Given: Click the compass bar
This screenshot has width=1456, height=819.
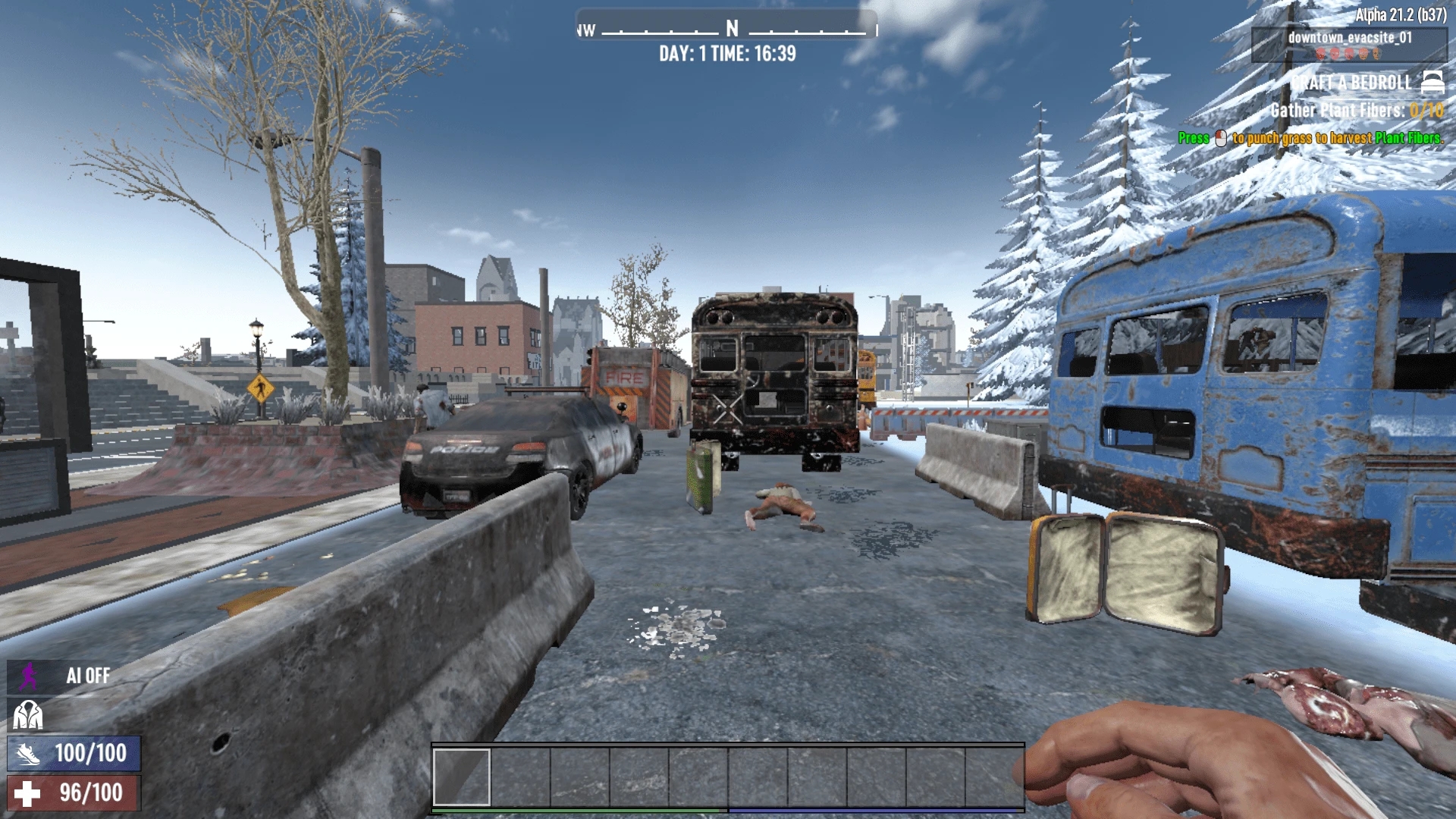Looking at the screenshot, I should (727, 29).
